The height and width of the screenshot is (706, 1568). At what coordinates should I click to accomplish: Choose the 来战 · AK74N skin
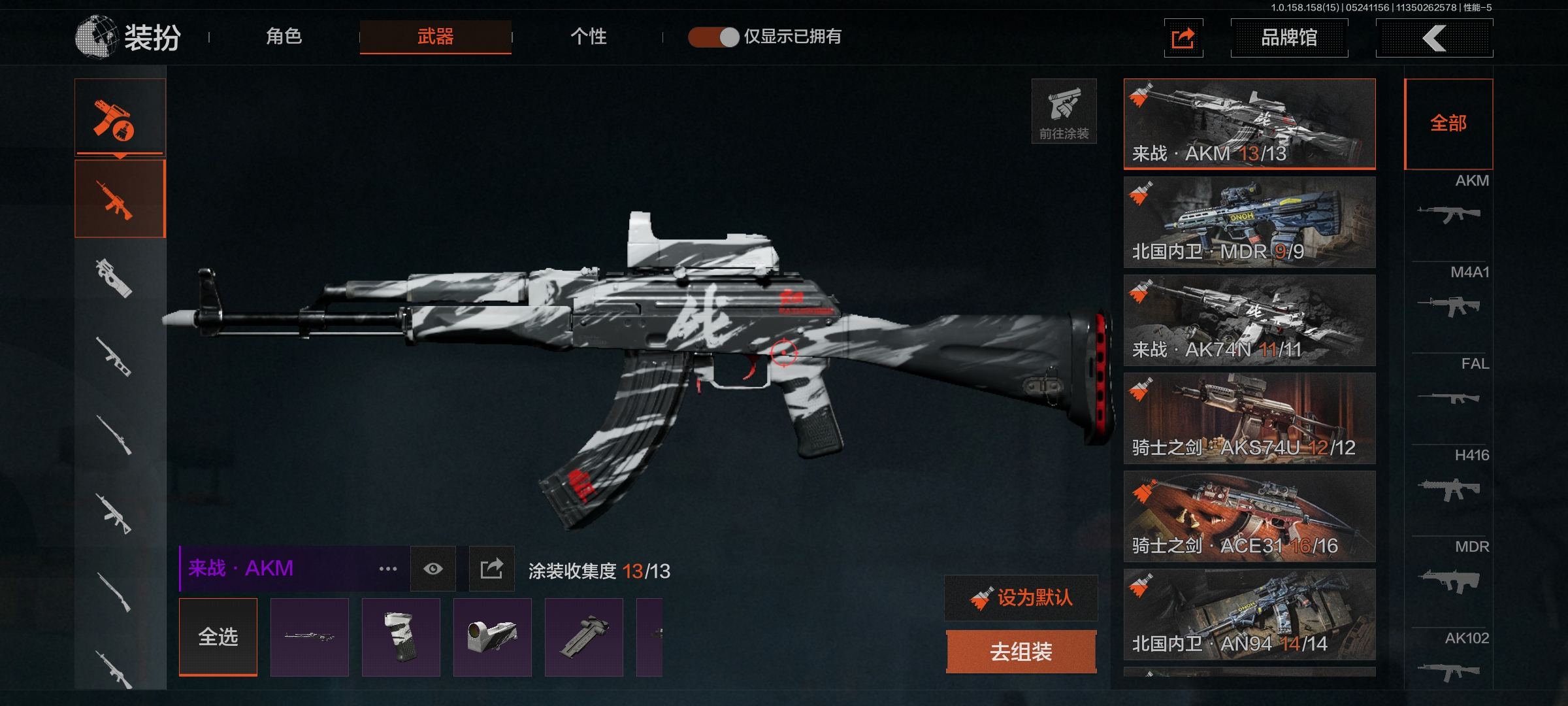(x=1249, y=320)
